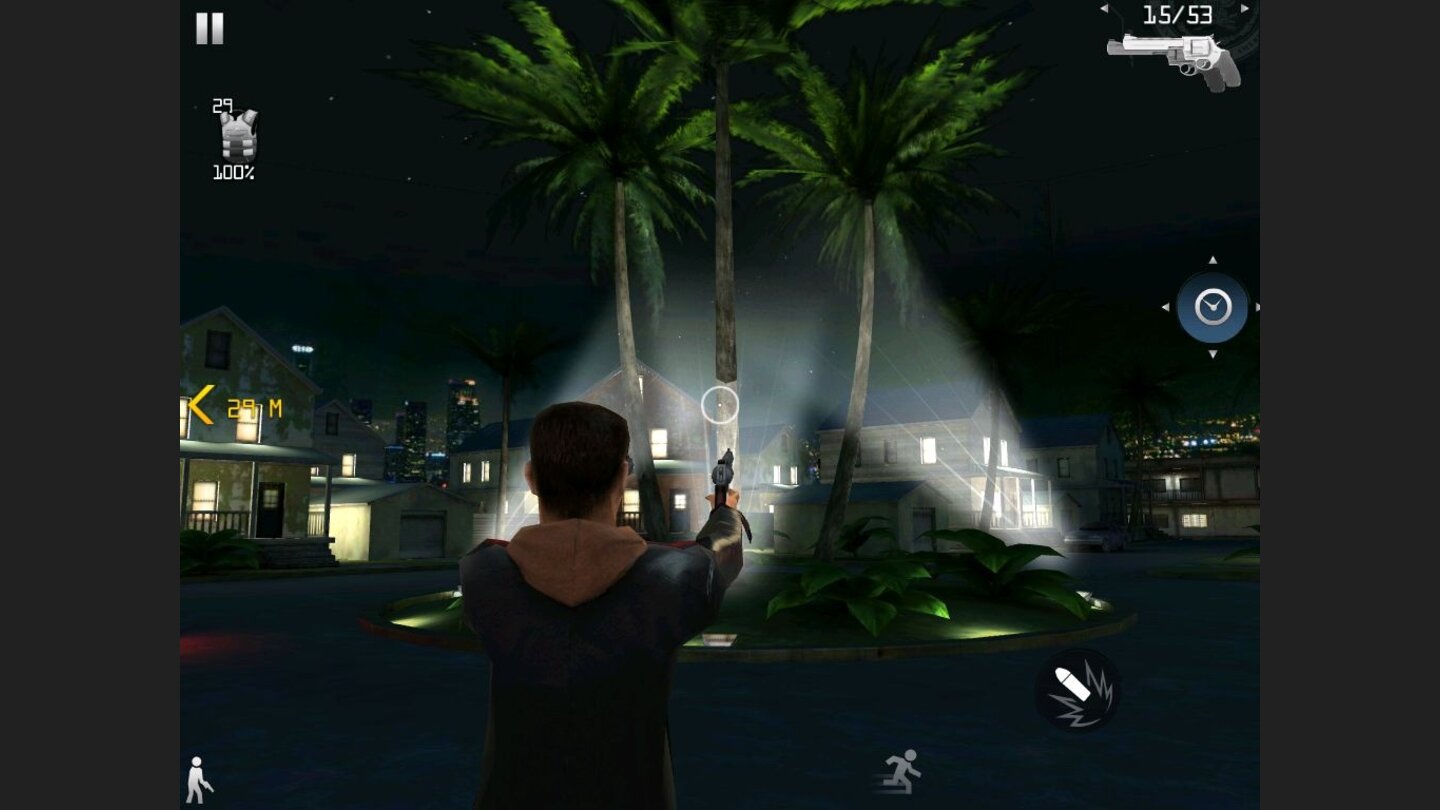This screenshot has height=810, width=1440.
Task: Select the yellow waypoint arrow marker
Action: pos(200,405)
